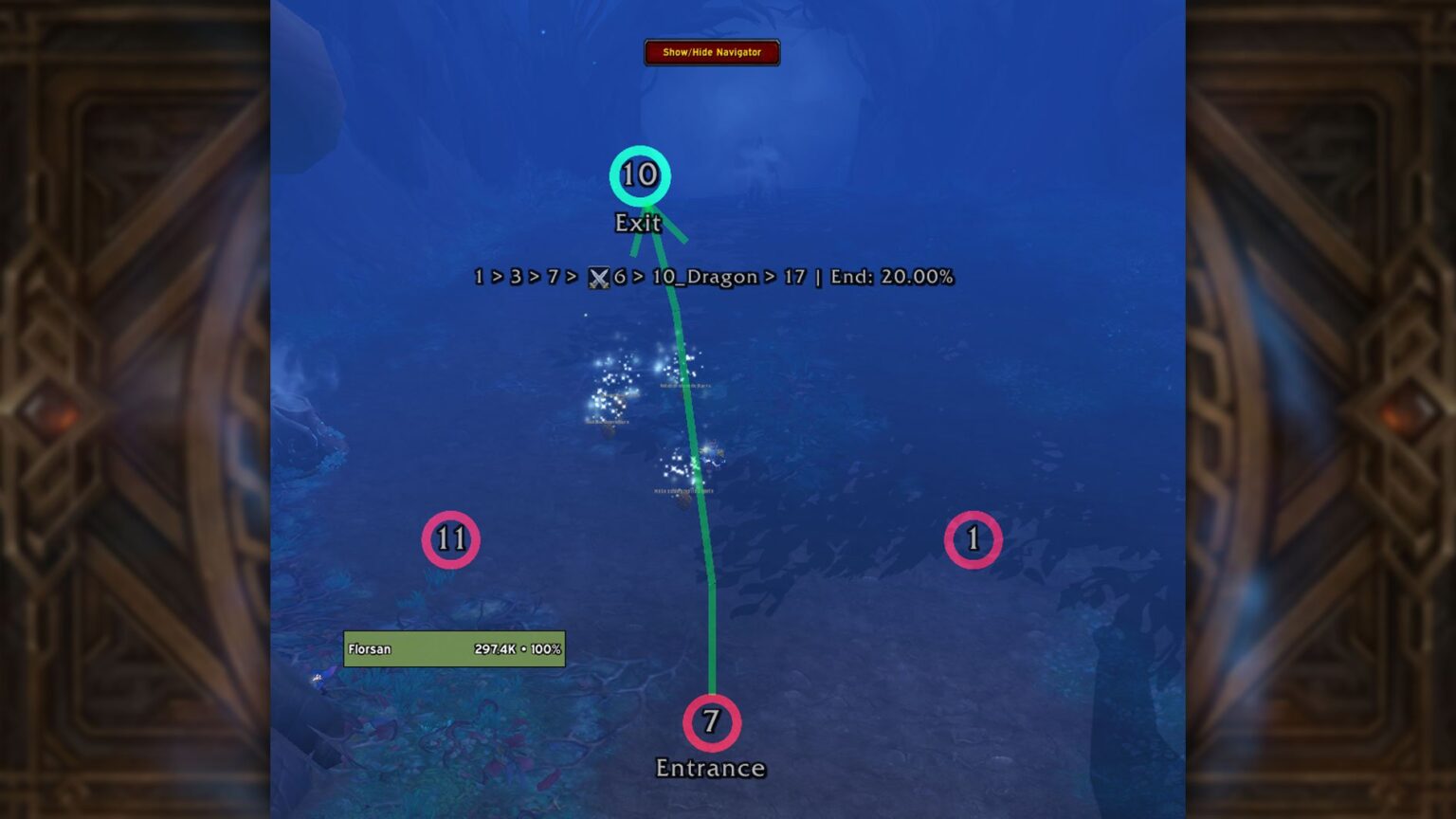Viewport: 1456px width, 819px height.
Task: Click route marker 11 on the left
Action: click(x=450, y=540)
